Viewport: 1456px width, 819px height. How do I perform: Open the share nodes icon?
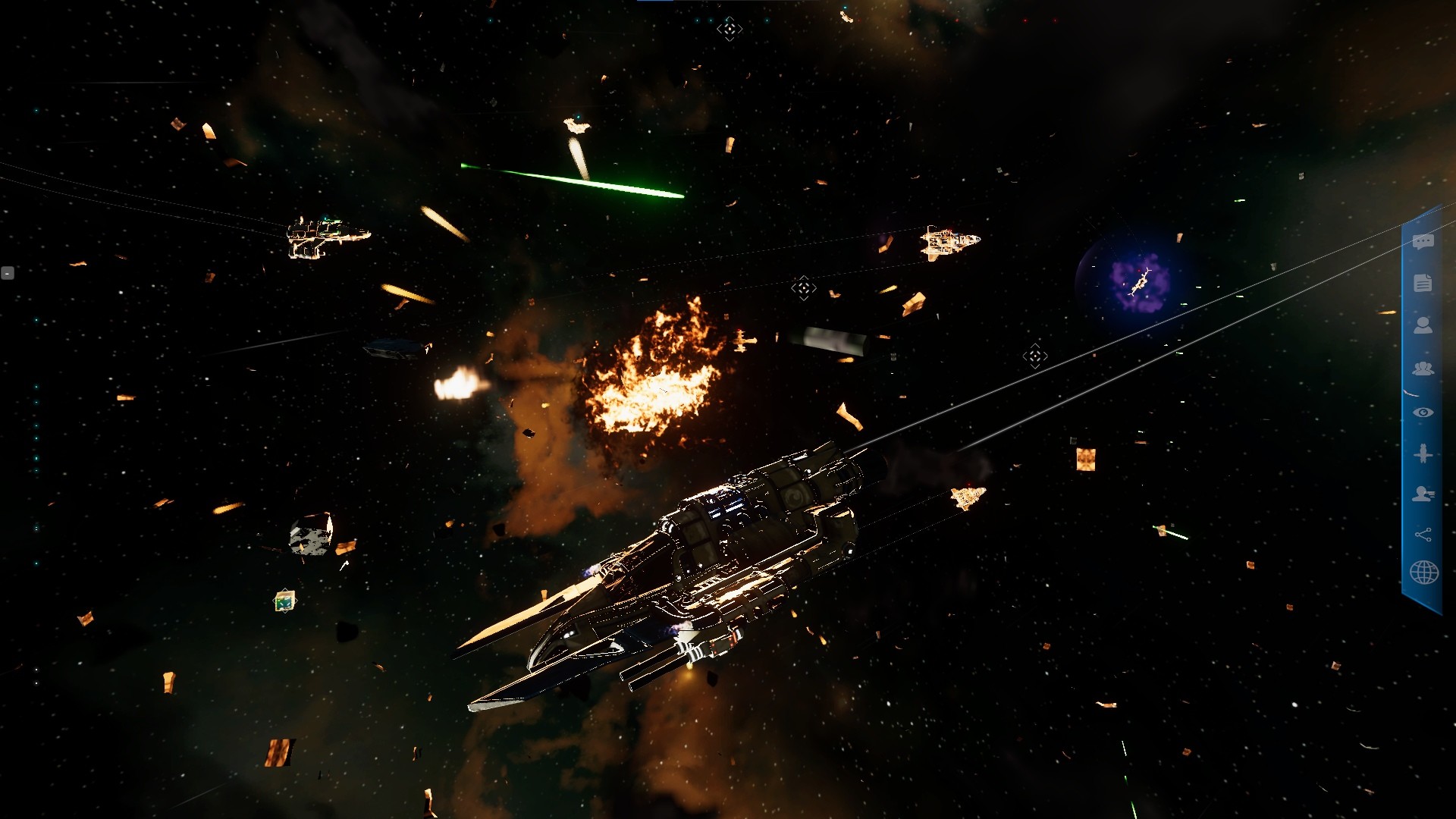pos(1423,535)
